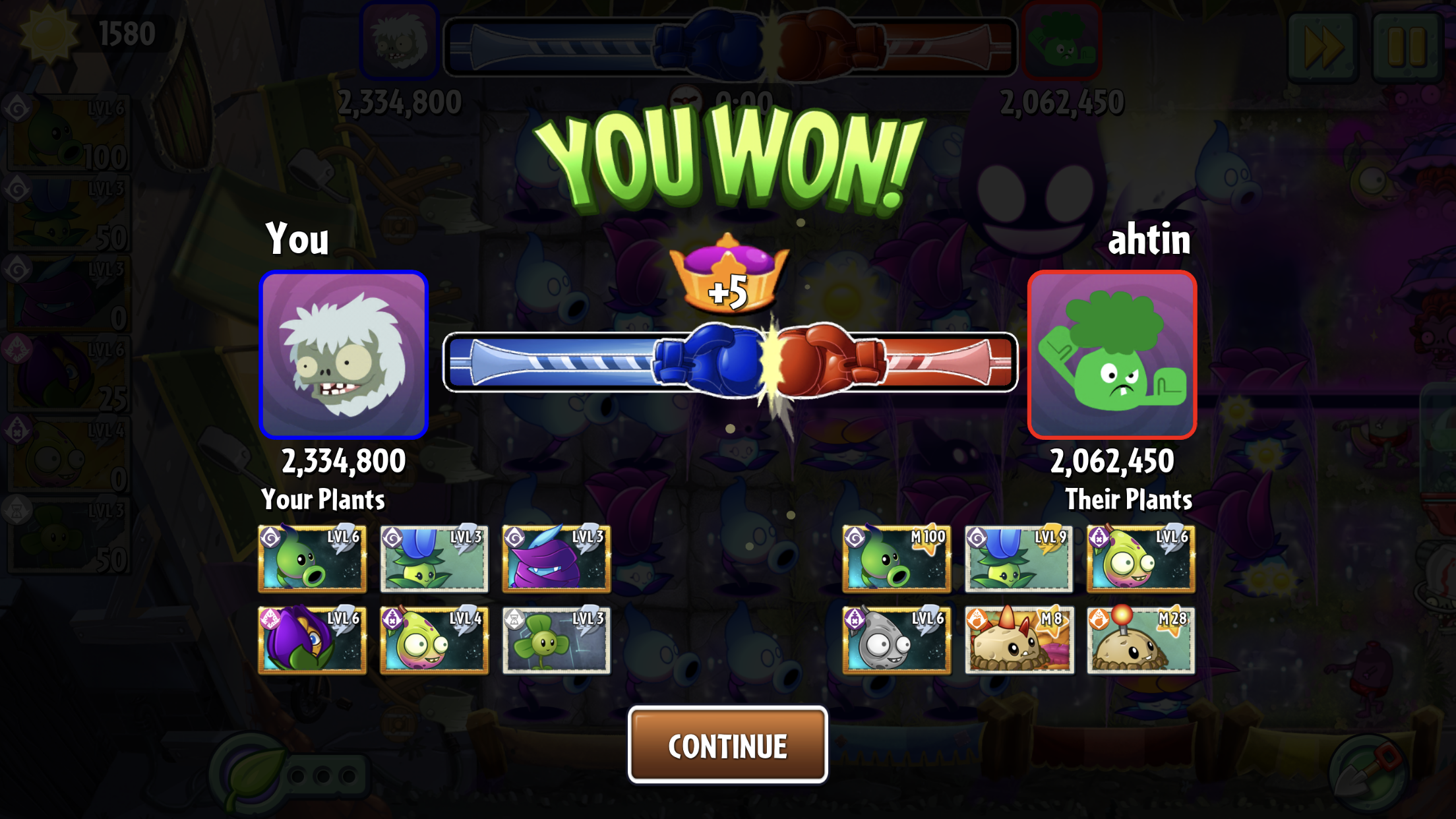The height and width of the screenshot is (819, 1456).
Task: Select opponent ahtin's Bonk Choy avatar
Action: [x=1112, y=355]
